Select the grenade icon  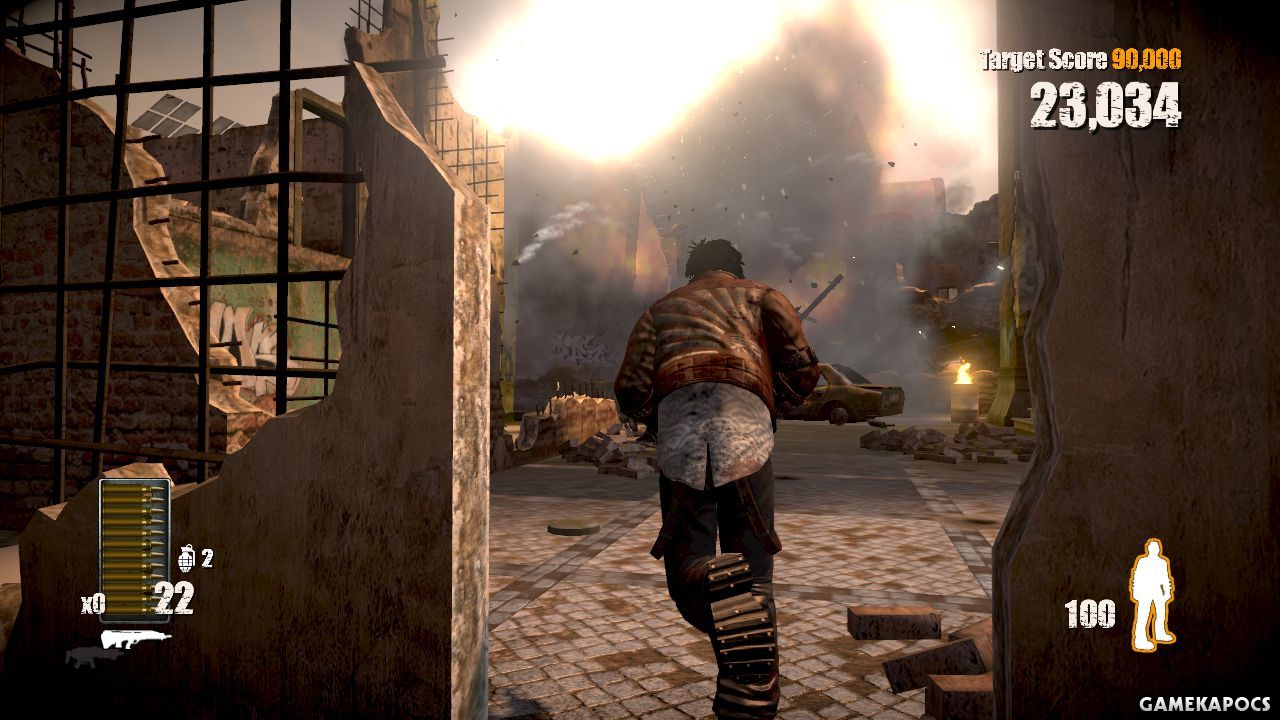pyautogui.click(x=186, y=558)
